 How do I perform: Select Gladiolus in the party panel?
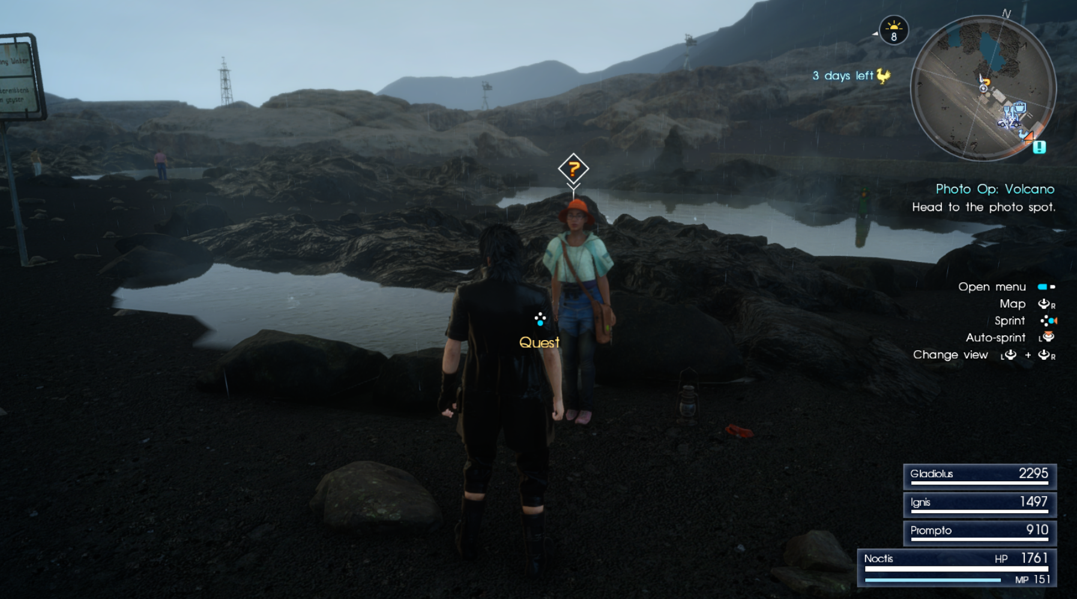[978, 475]
